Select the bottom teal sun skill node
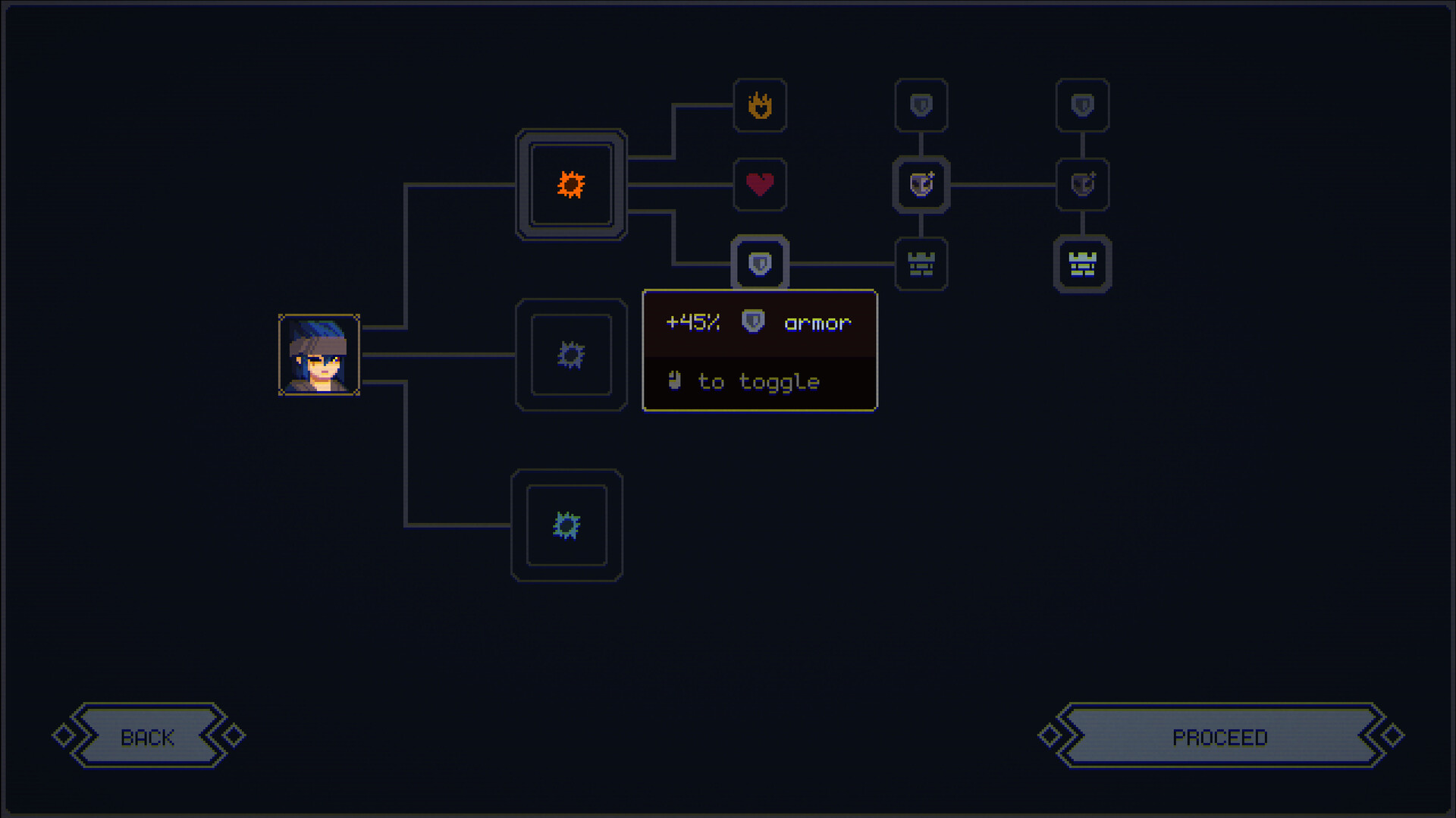 (x=566, y=525)
